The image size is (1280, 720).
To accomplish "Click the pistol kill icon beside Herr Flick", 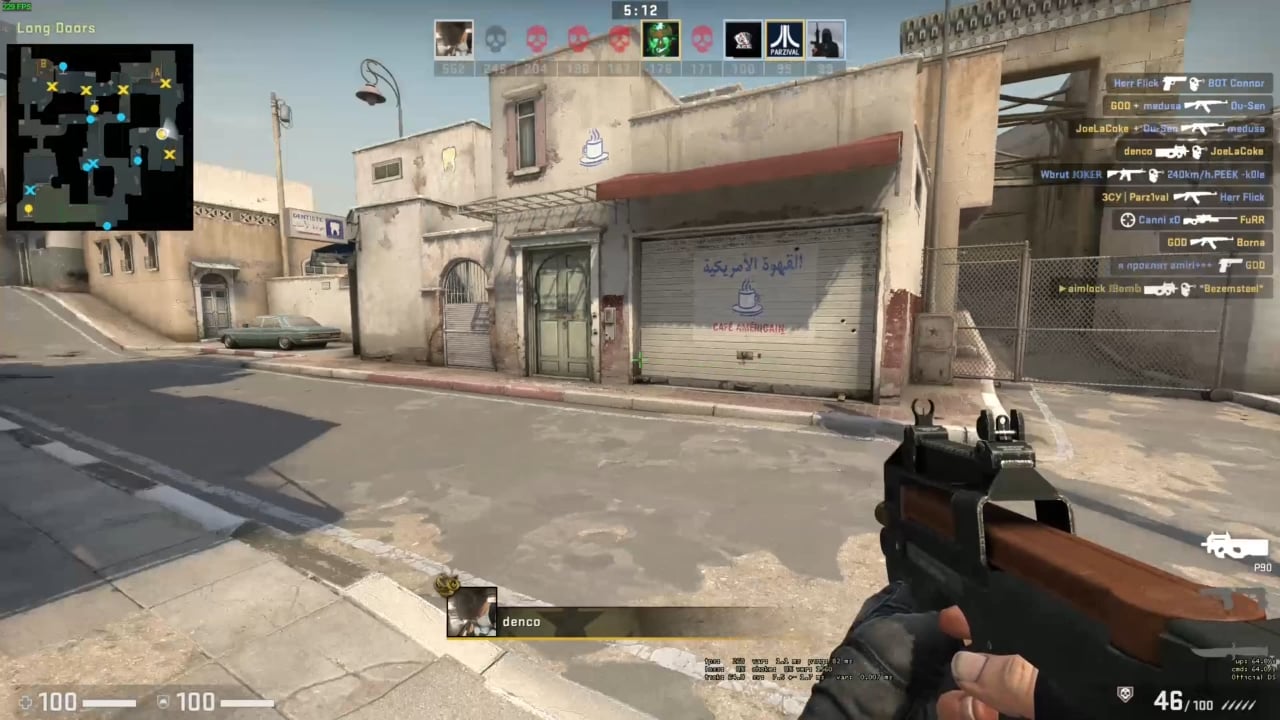I will point(1170,83).
